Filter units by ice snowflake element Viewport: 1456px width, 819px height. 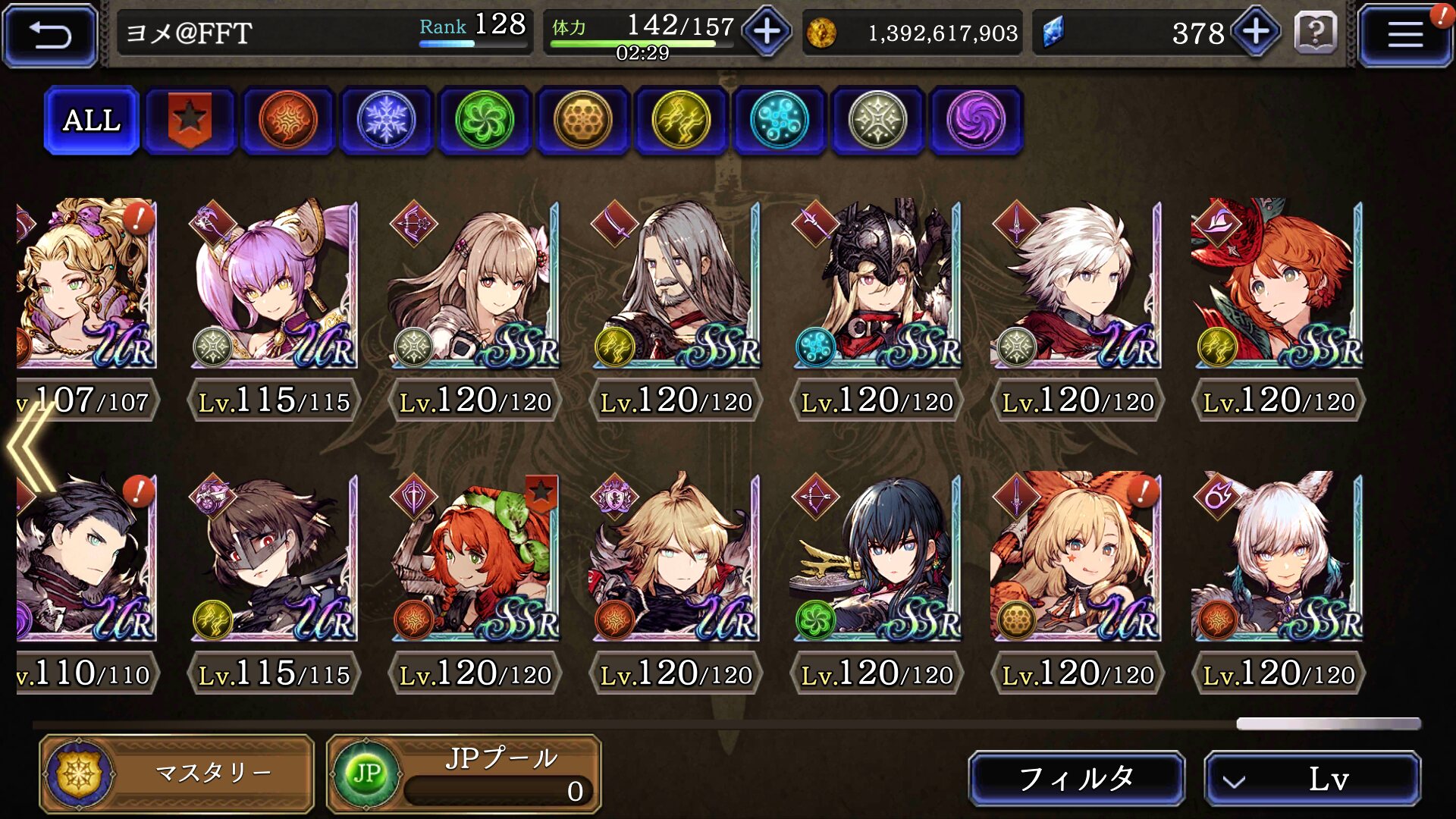click(x=386, y=120)
